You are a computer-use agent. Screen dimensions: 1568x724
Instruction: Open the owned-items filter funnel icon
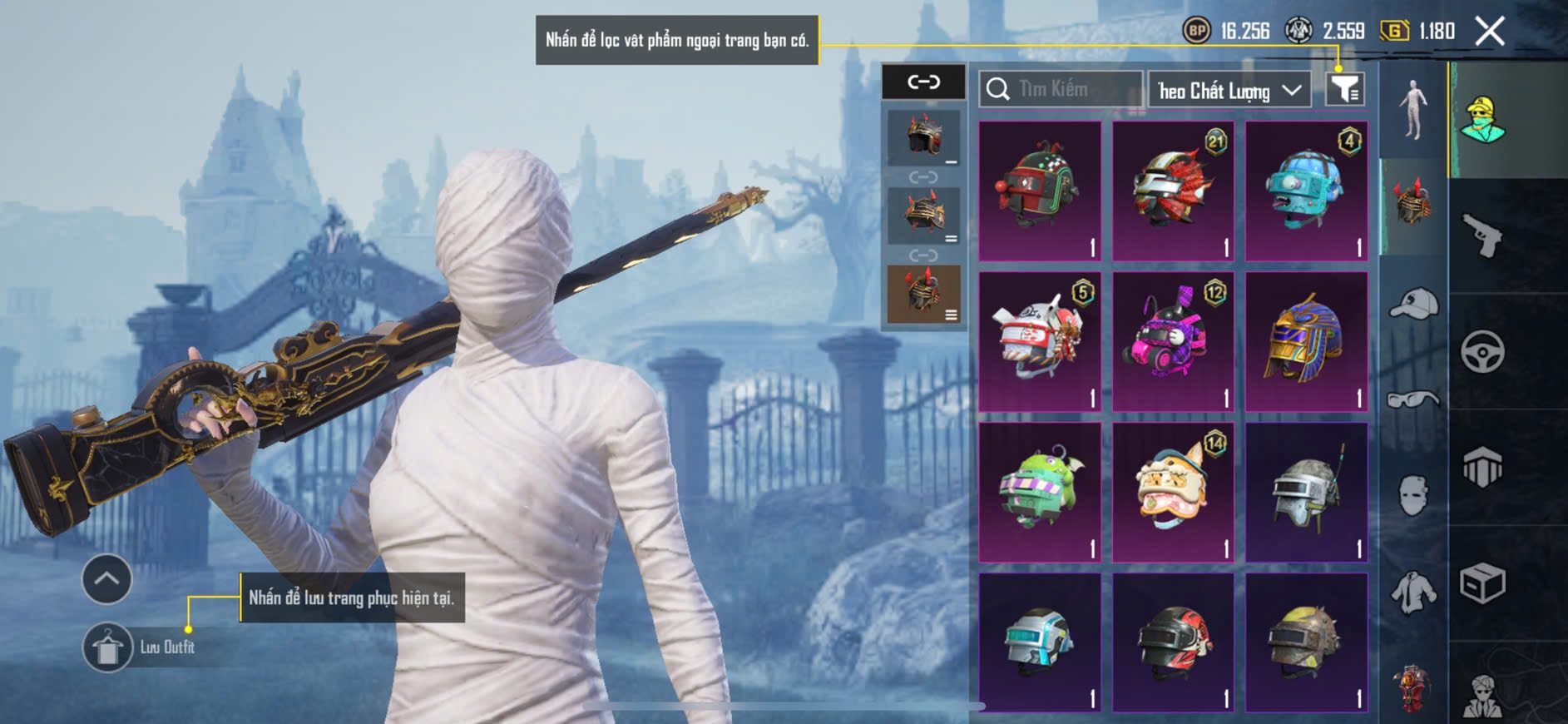coord(1344,89)
